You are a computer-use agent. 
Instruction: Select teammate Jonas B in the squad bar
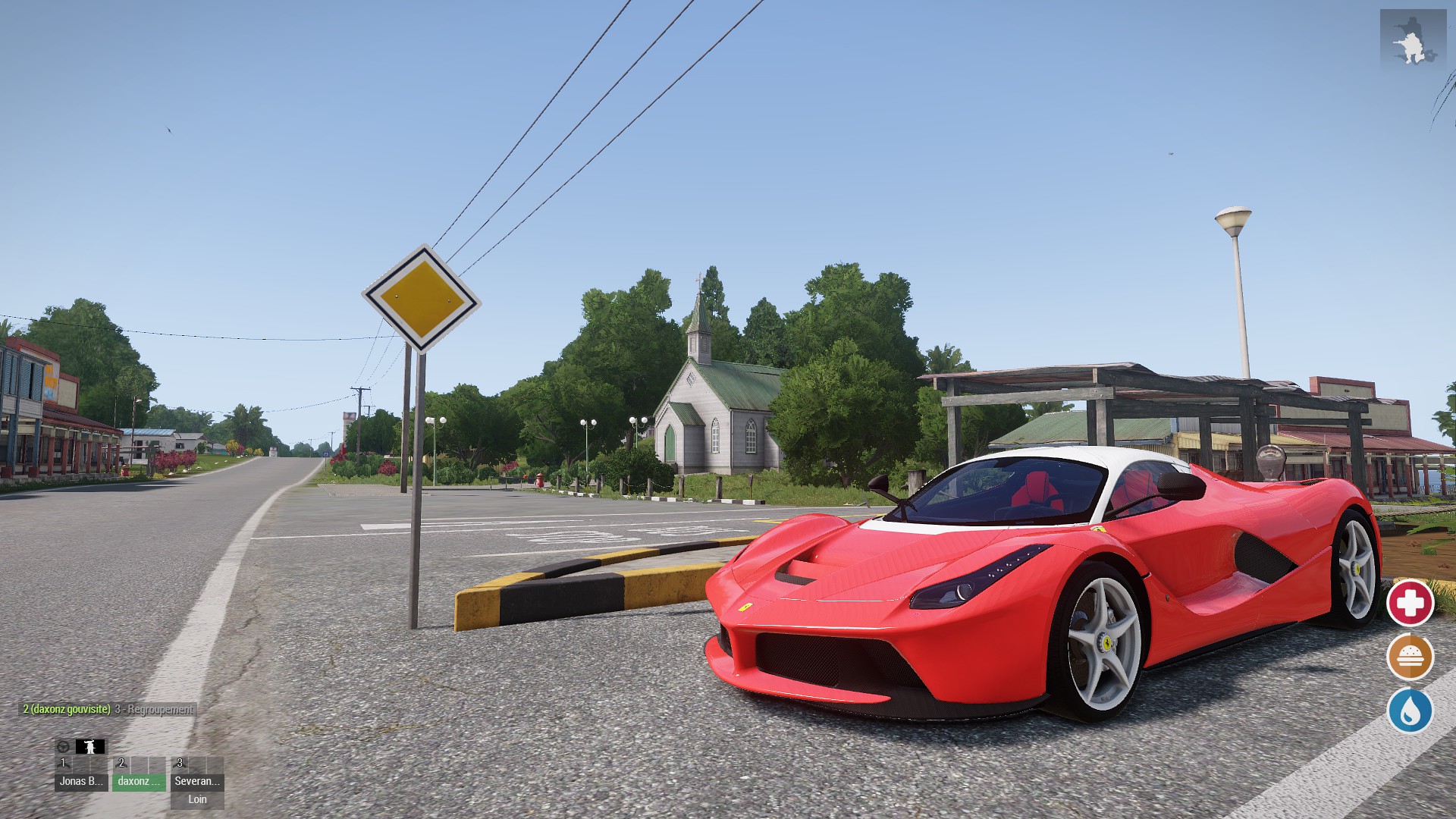pyautogui.click(x=81, y=782)
